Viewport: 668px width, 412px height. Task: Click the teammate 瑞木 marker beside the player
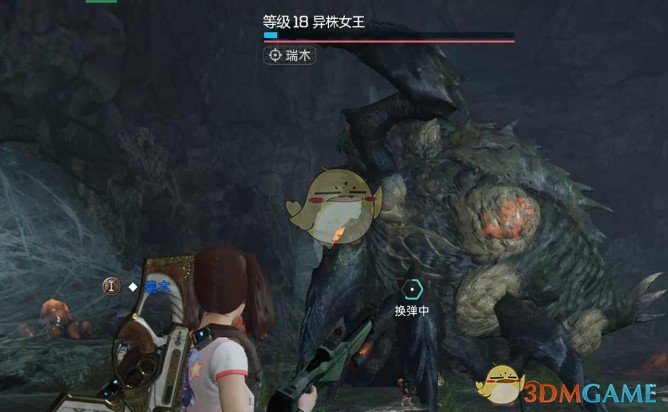click(x=139, y=286)
